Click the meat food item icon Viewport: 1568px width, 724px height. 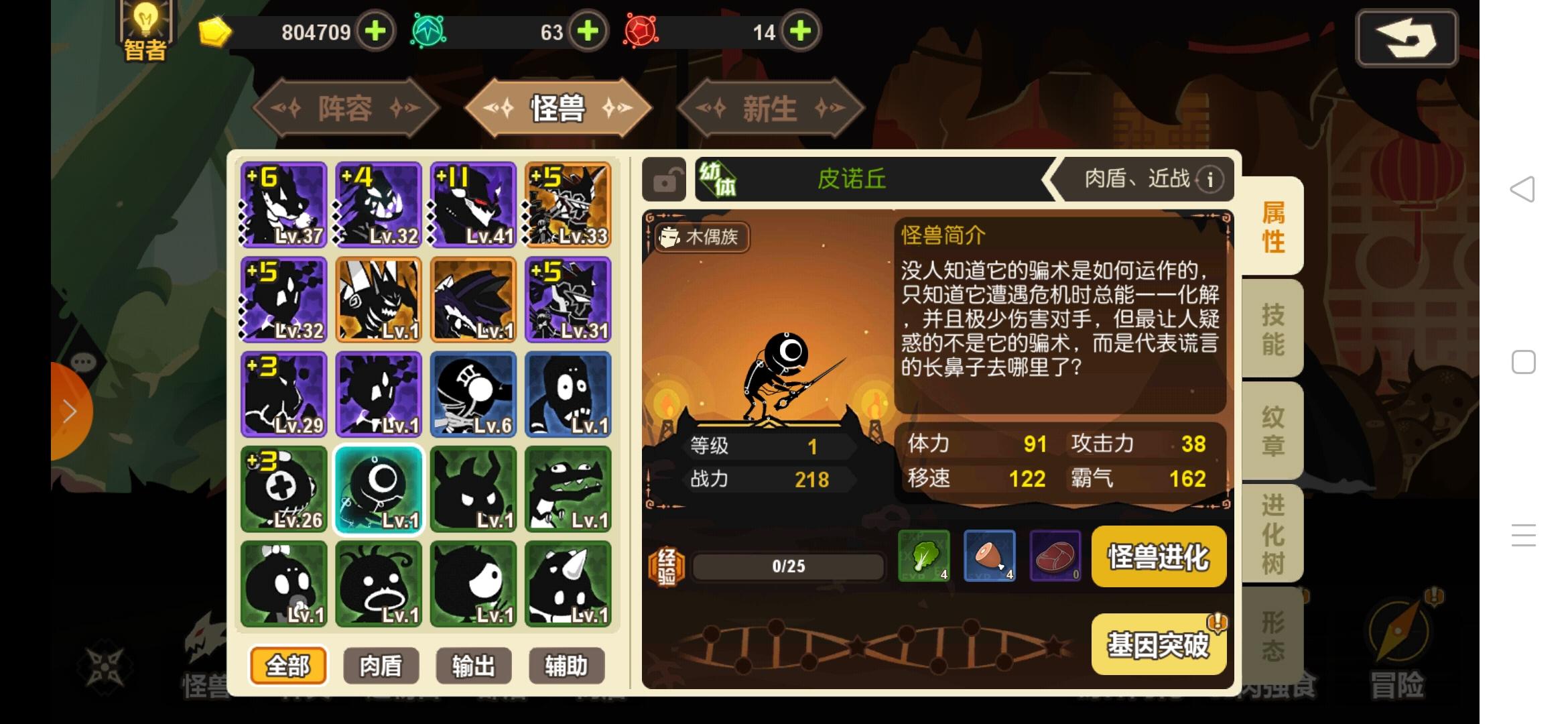click(x=1055, y=556)
